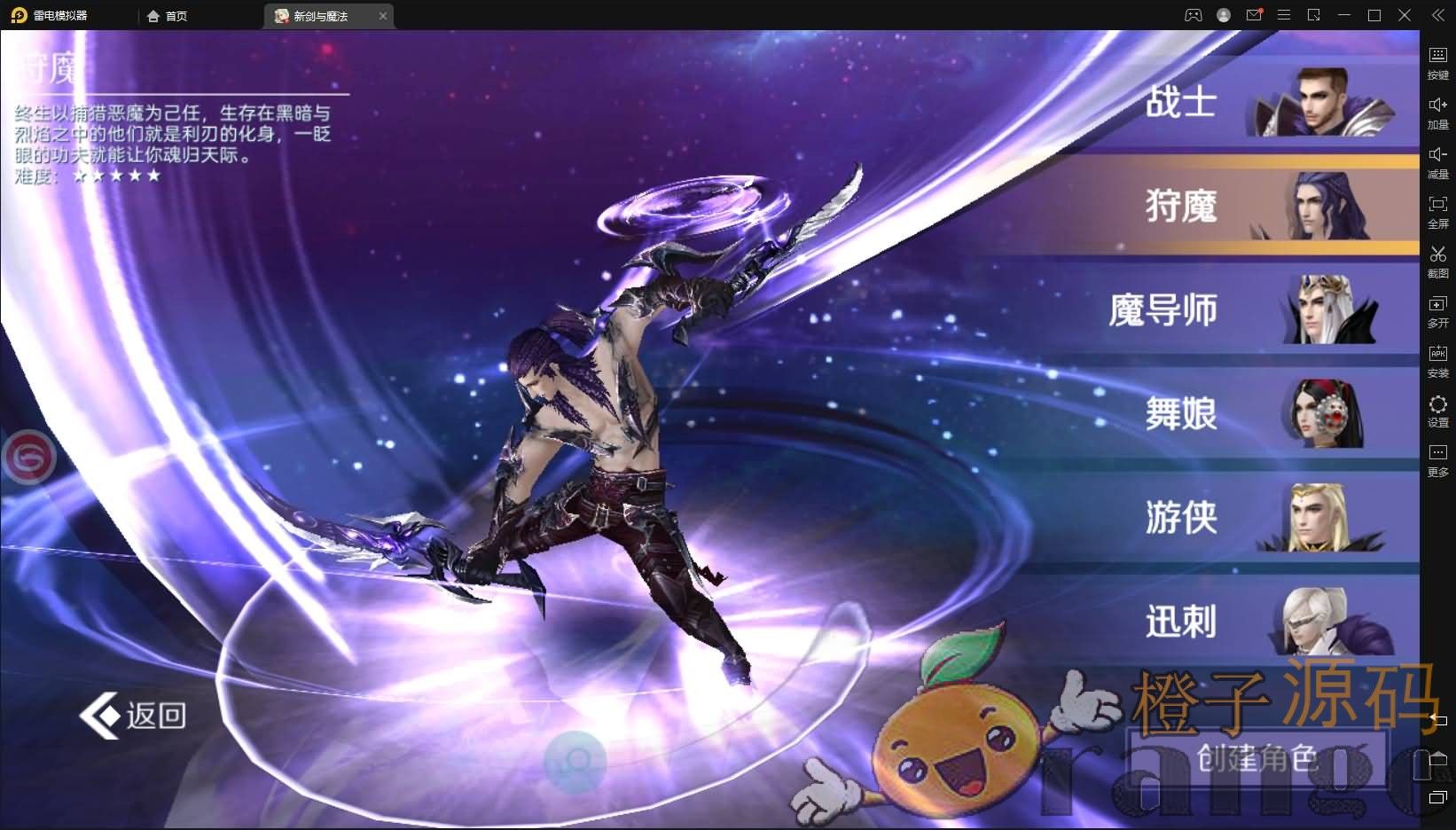Open the game center gamepad icon
This screenshot has height=830, width=1456.
(1193, 14)
